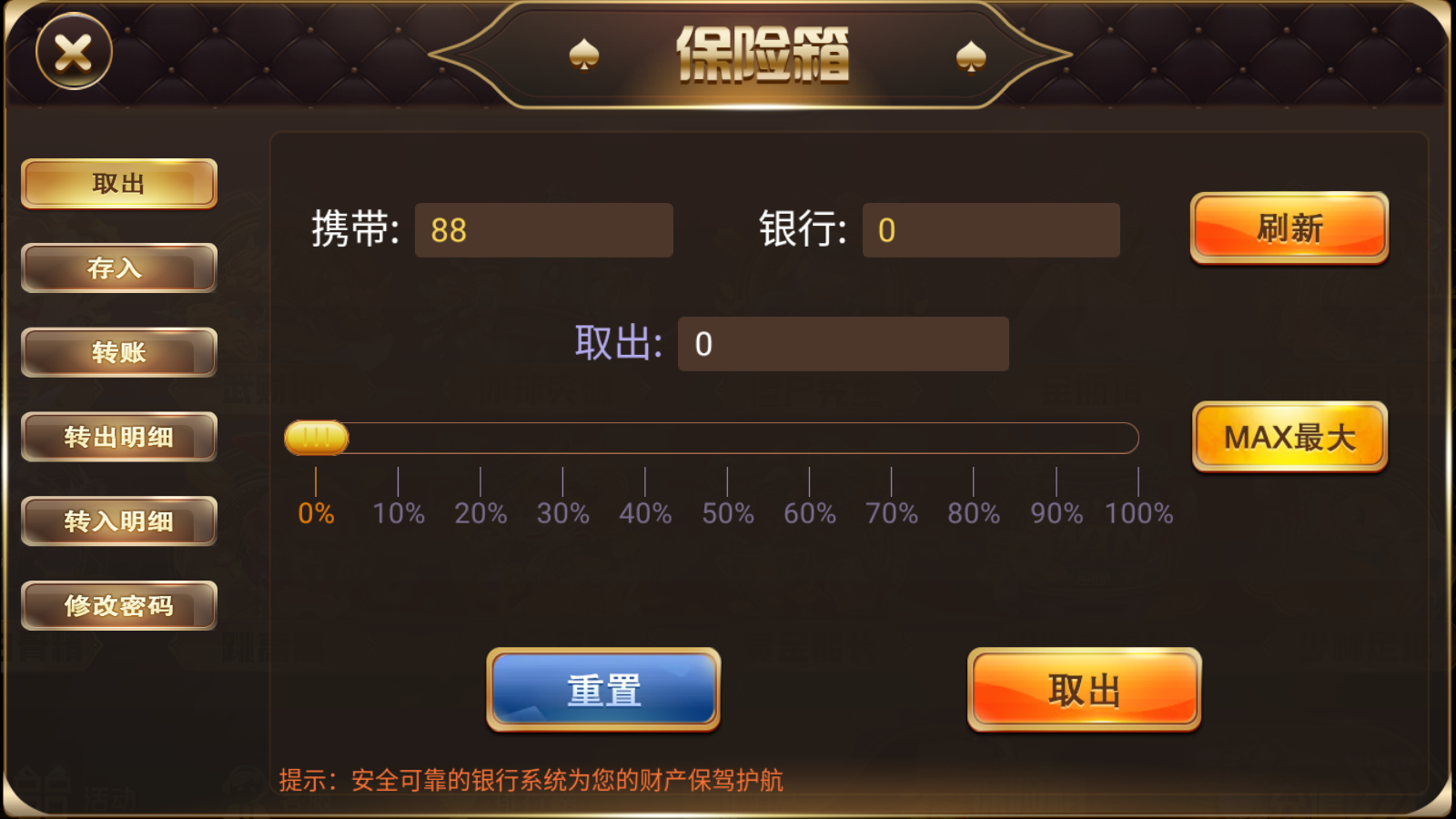Screen dimensions: 1456x819
Task: Open the 转入明细 transfer-in details tab
Action: [118, 521]
